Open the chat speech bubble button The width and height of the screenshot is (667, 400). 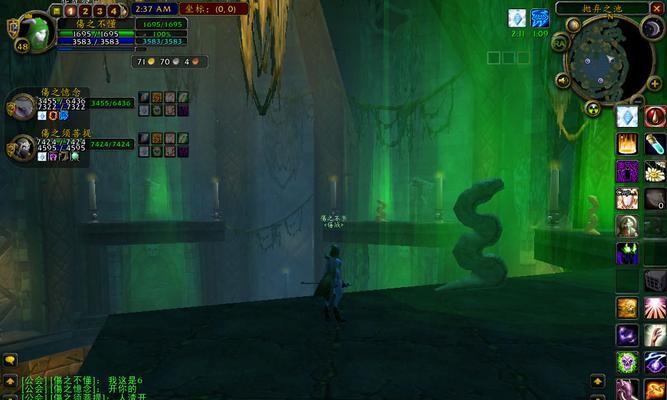tap(9, 360)
